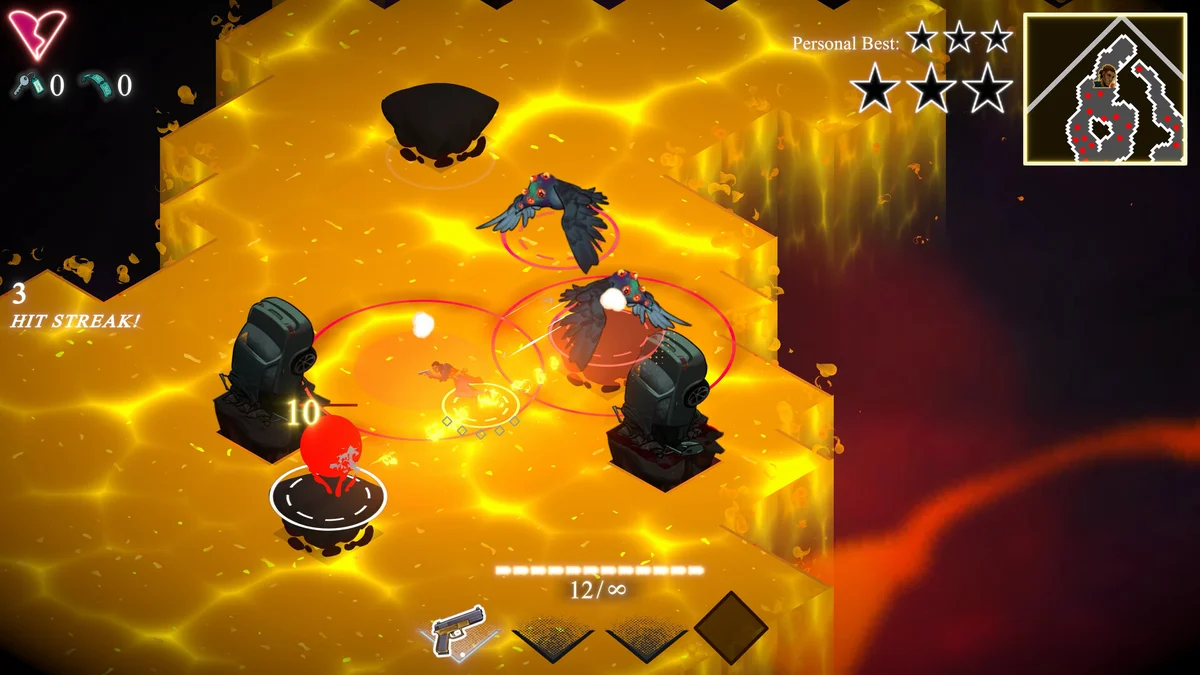Click the broken heart health icon
Image resolution: width=1200 pixels, height=675 pixels.
38,33
